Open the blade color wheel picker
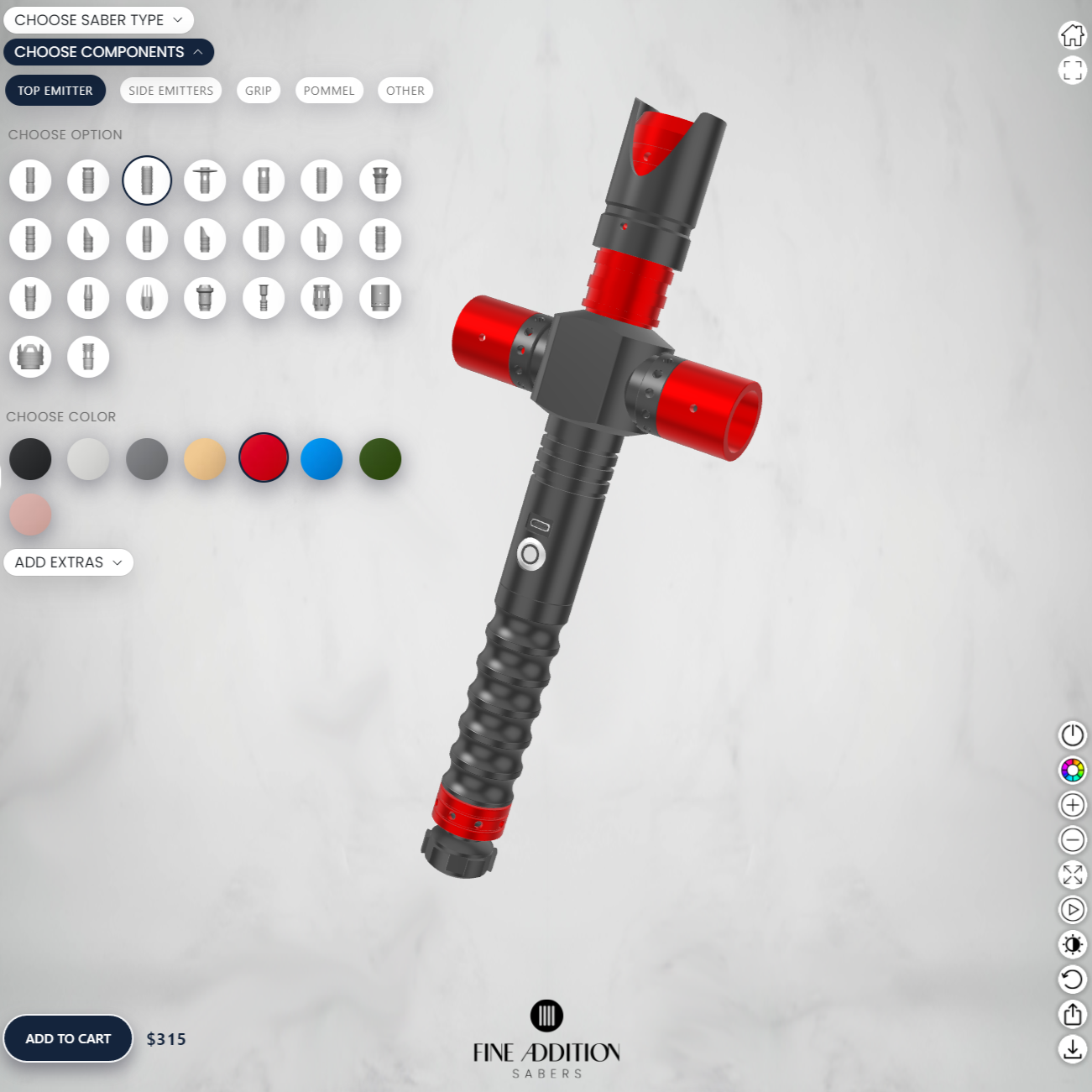This screenshot has height=1092, width=1092. point(1072,770)
